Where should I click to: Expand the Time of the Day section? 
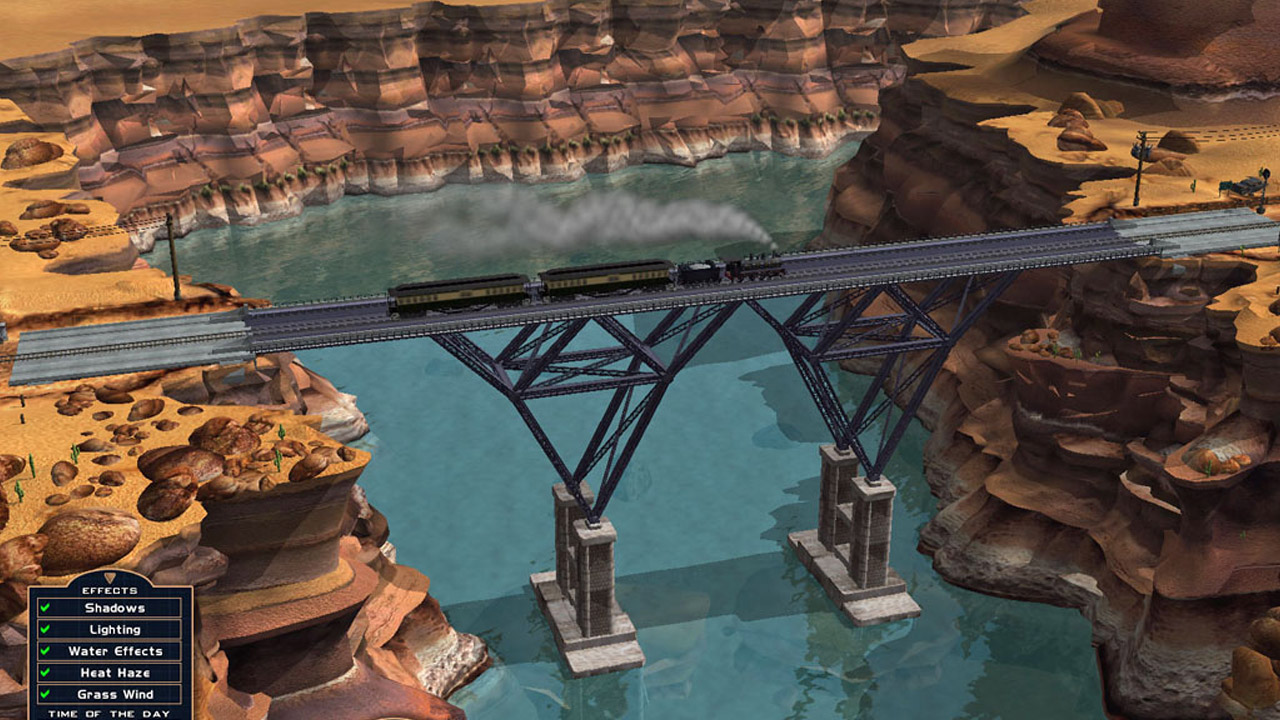108,712
